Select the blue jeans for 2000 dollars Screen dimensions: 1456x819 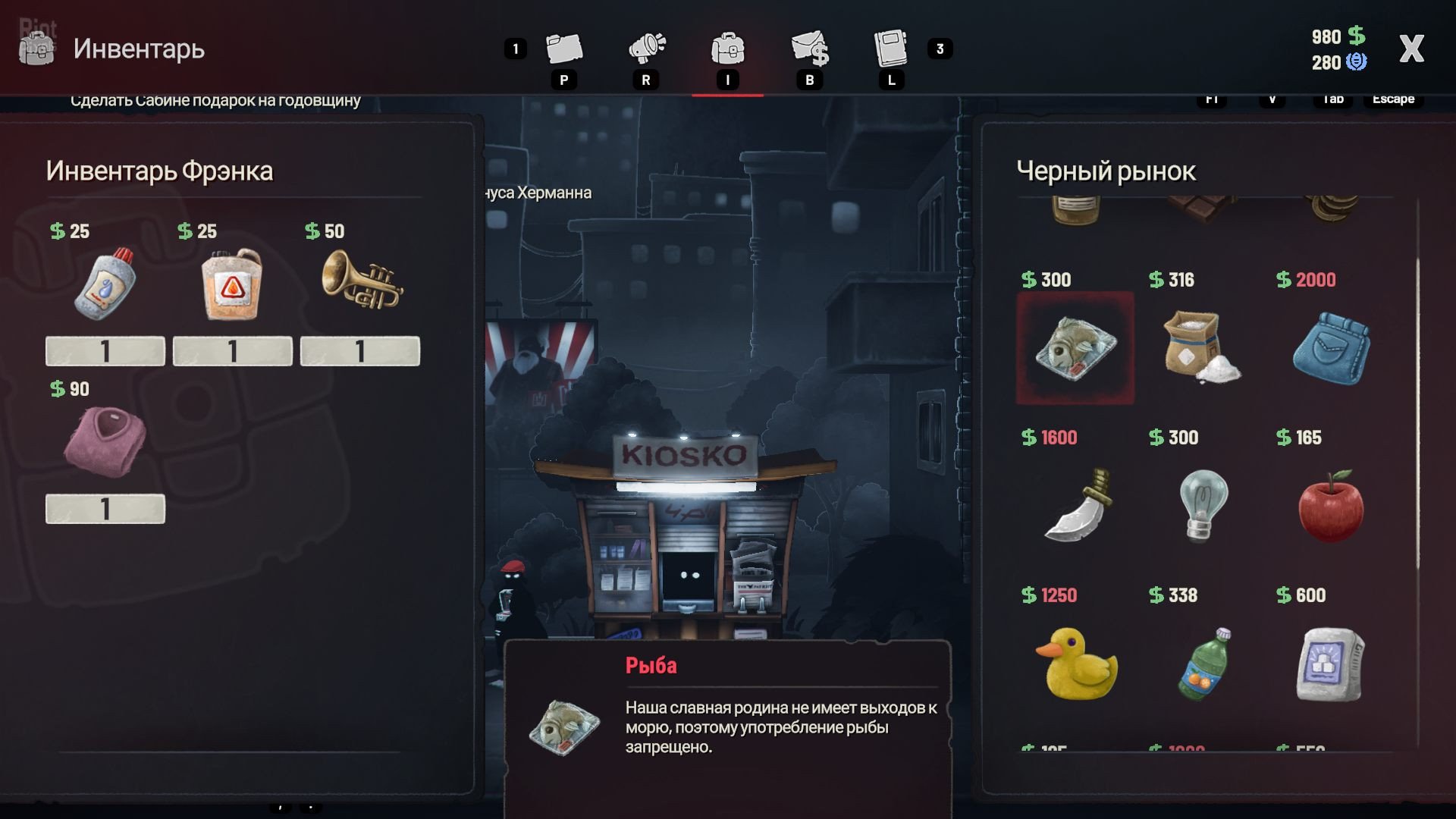(1331, 349)
